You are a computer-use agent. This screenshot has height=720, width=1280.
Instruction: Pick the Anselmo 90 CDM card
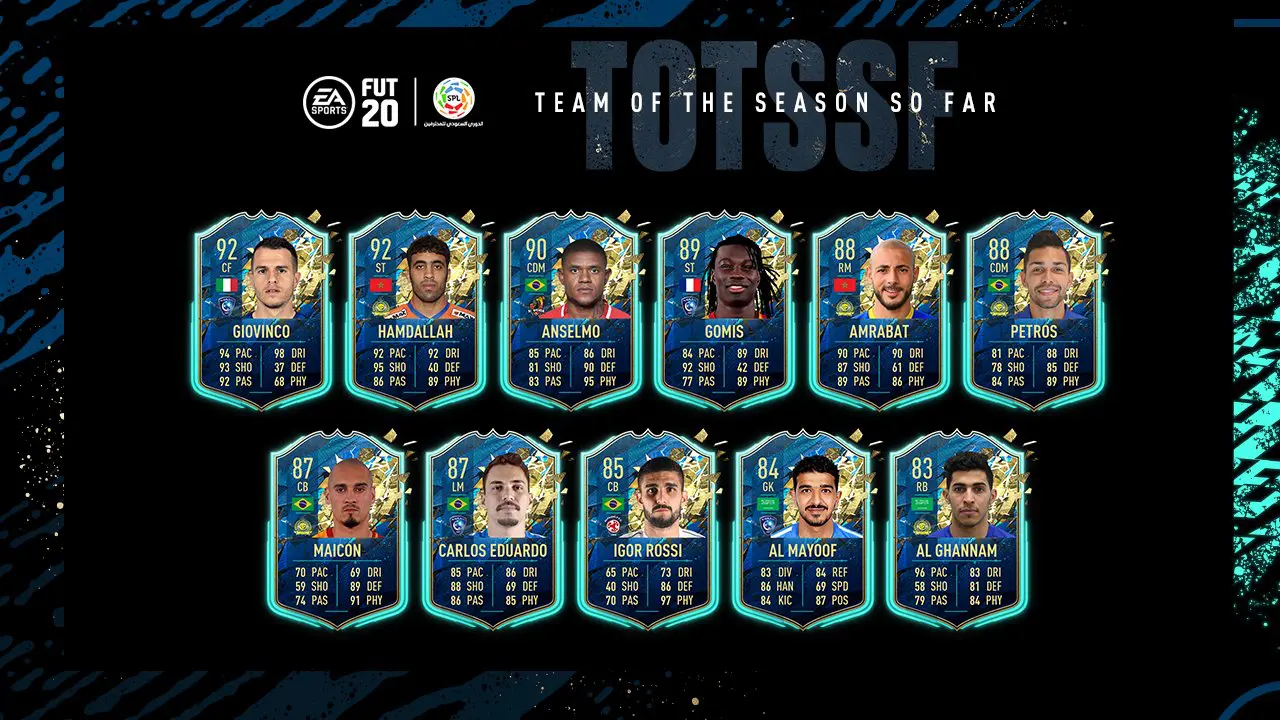coord(570,310)
